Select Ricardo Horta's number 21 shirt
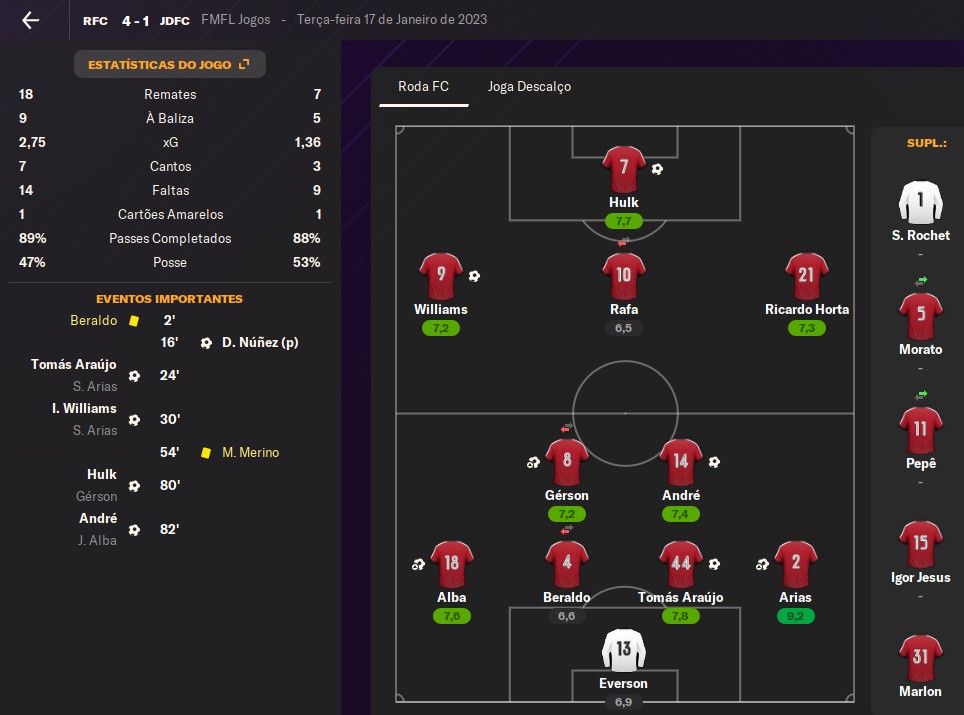 [806, 276]
